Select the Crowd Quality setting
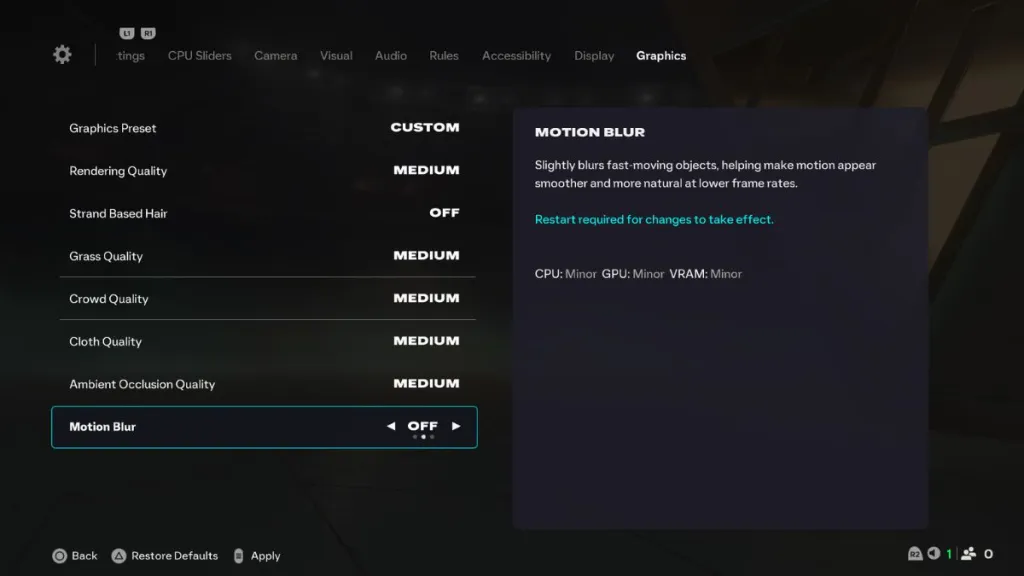The image size is (1024, 576). [x=264, y=299]
